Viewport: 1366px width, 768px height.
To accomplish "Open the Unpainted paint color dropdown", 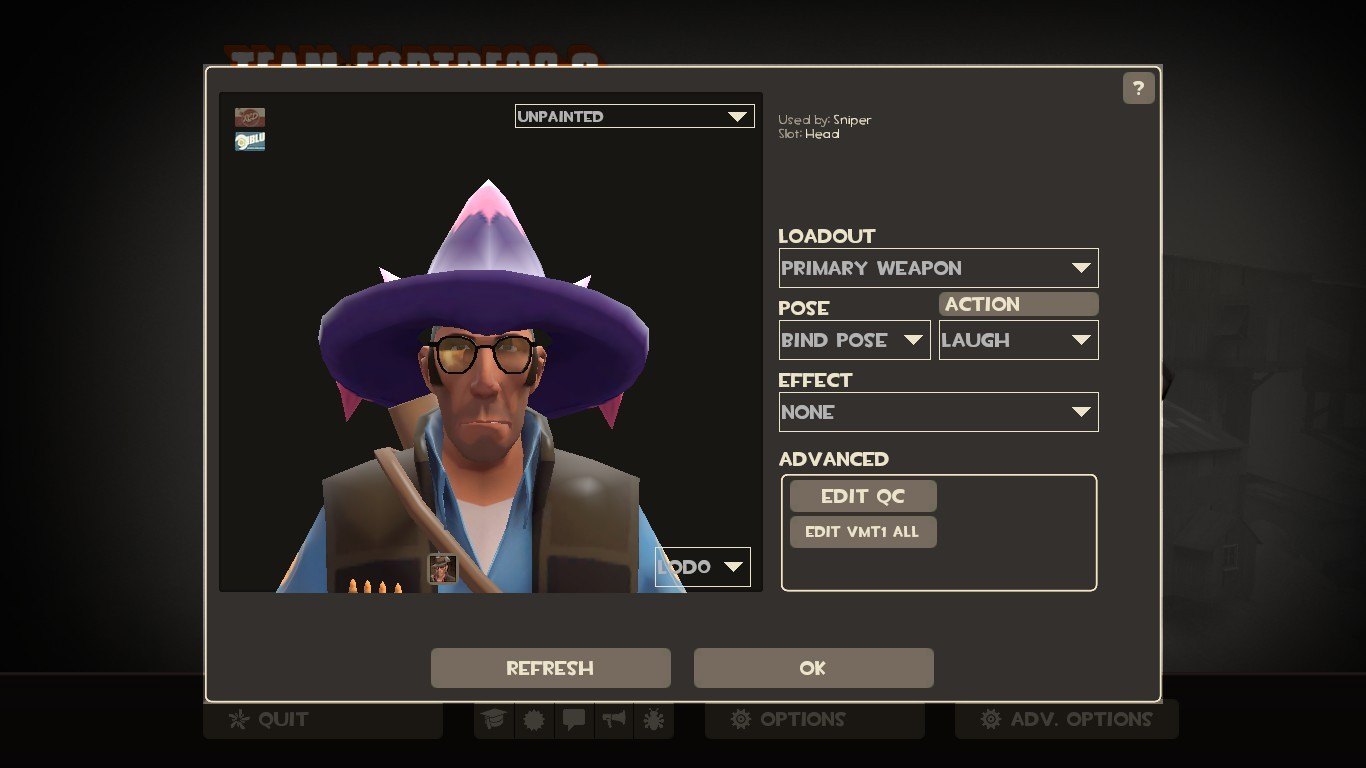I will coord(634,116).
